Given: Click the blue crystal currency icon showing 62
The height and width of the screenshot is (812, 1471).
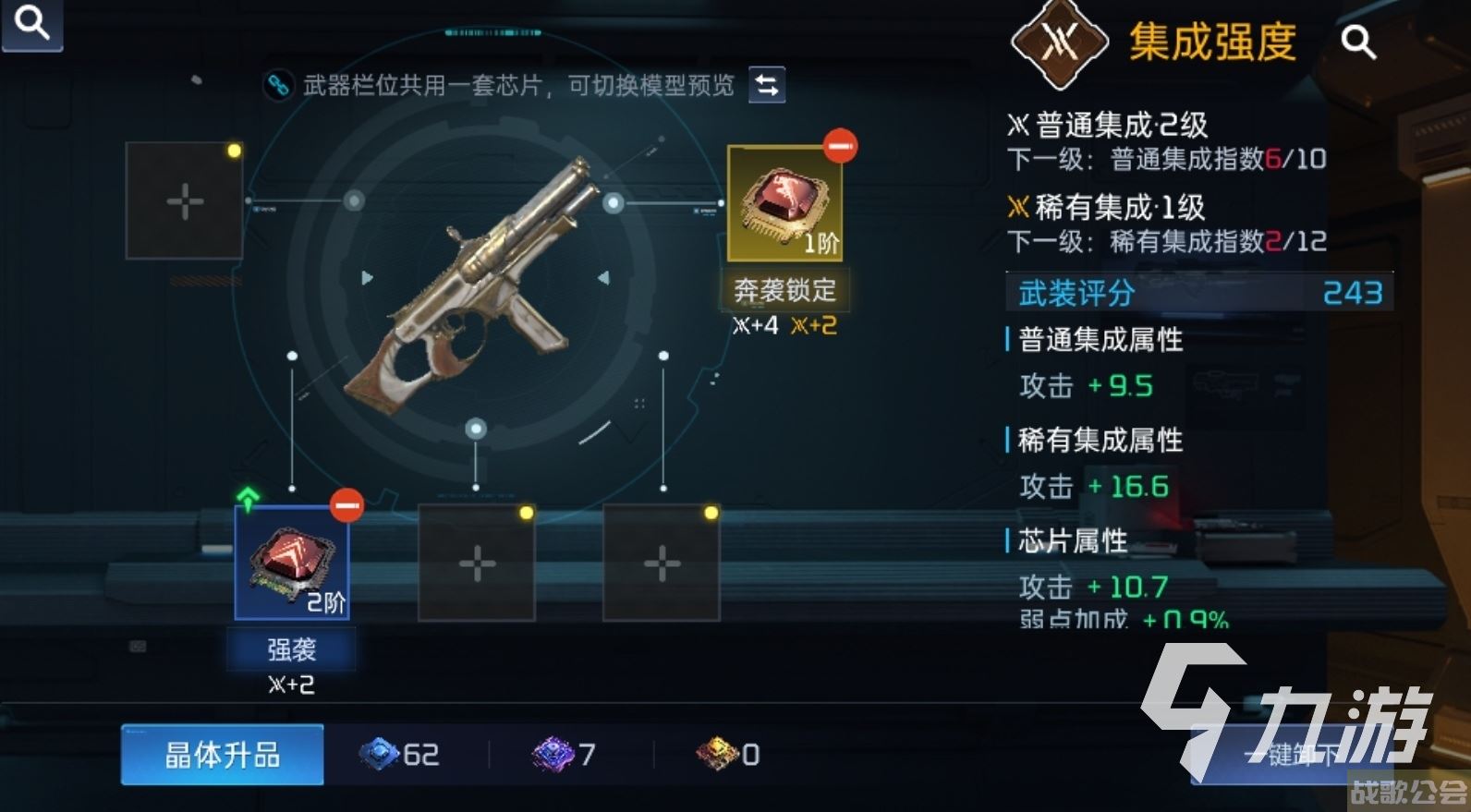Looking at the screenshot, I should click(379, 755).
